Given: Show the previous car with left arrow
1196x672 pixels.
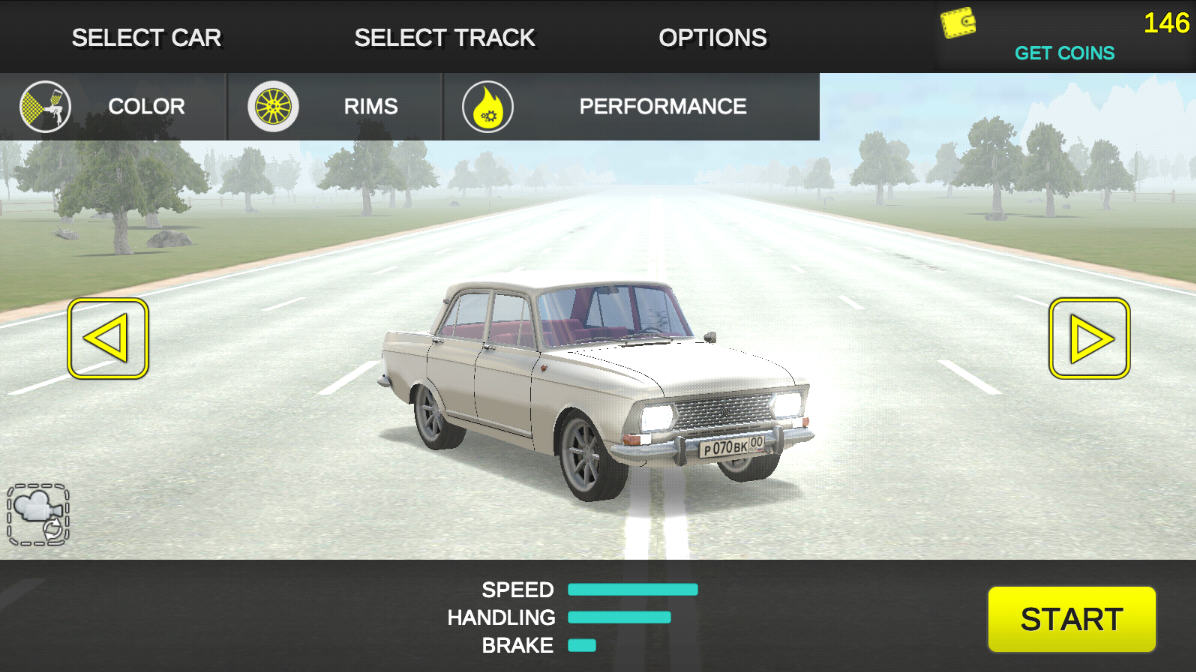Looking at the screenshot, I should pos(108,338).
